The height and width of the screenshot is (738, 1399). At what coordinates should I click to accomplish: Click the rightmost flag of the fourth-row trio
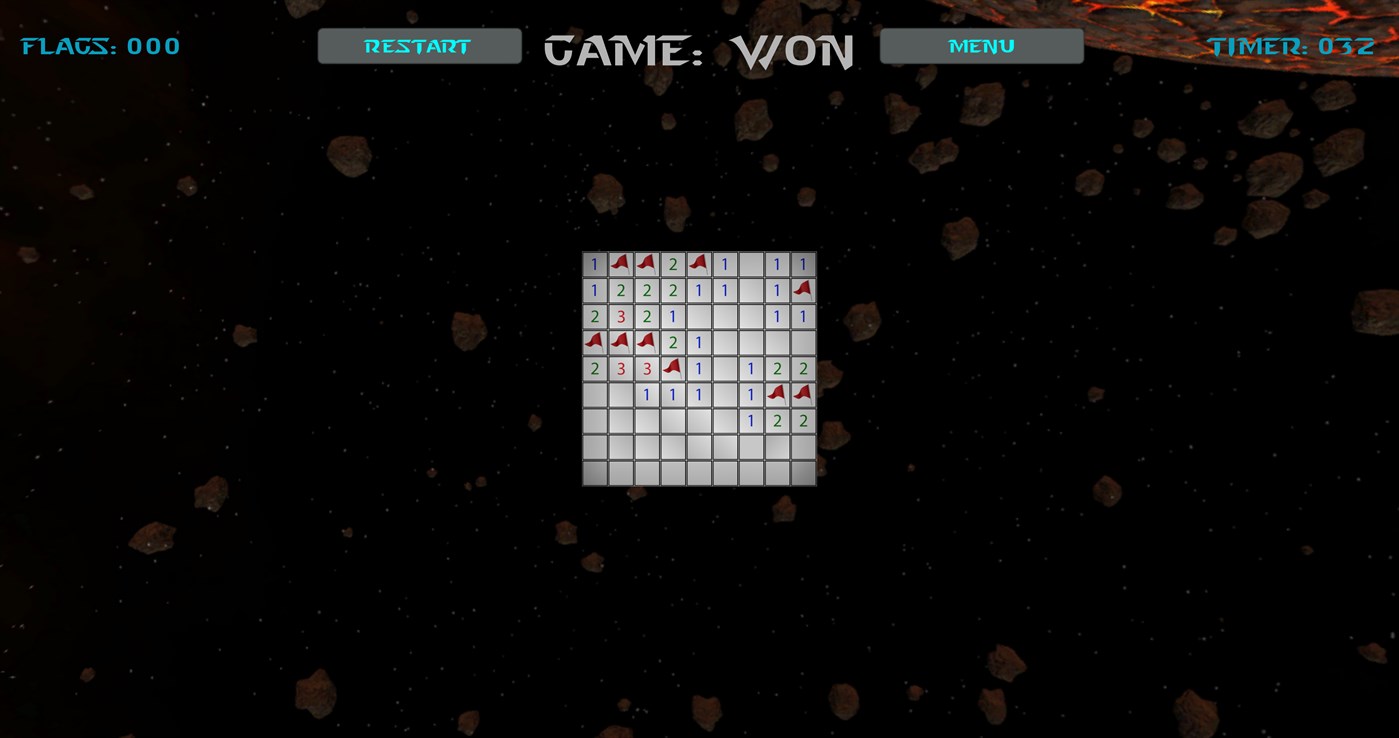click(x=646, y=341)
